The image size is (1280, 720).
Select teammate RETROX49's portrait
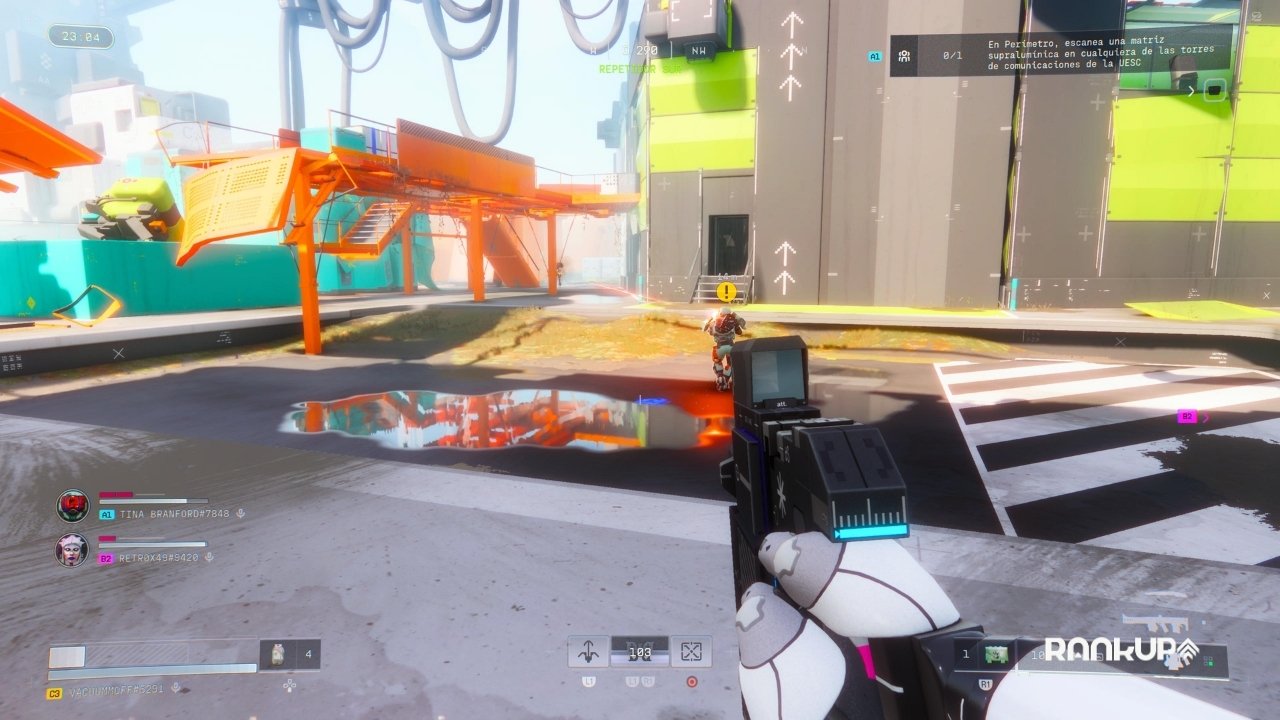tap(72, 550)
